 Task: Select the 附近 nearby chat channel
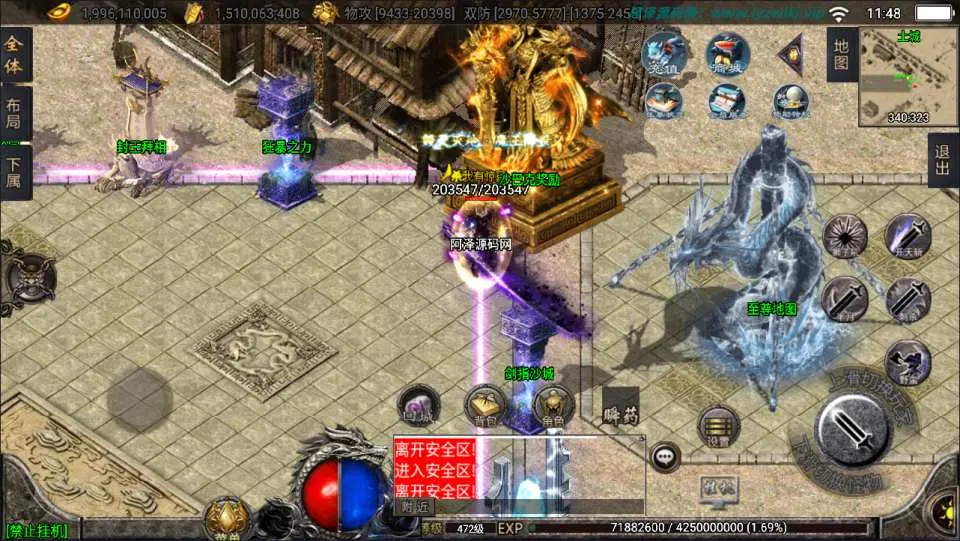[413, 507]
